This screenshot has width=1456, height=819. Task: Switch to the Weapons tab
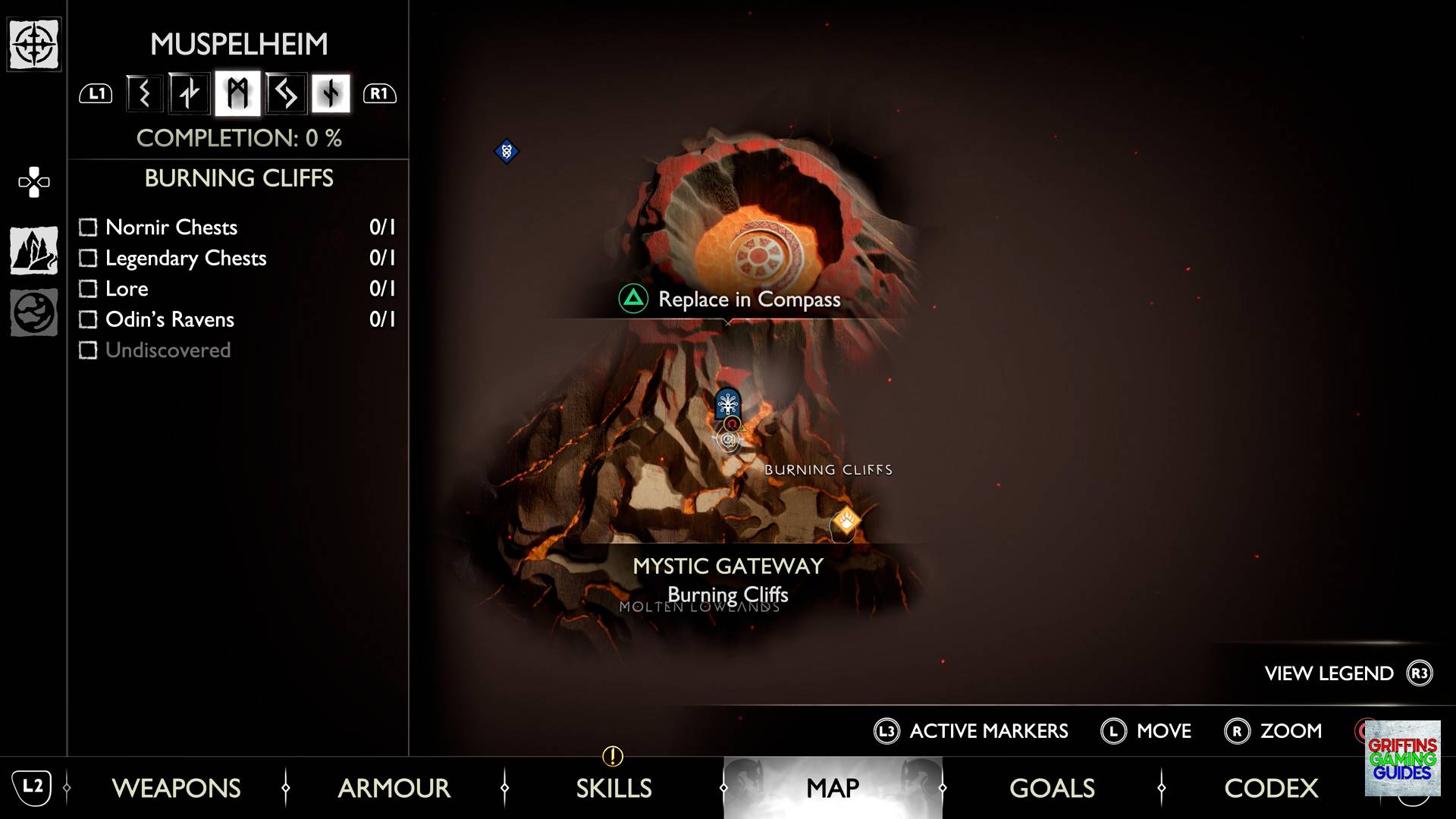tap(176, 788)
